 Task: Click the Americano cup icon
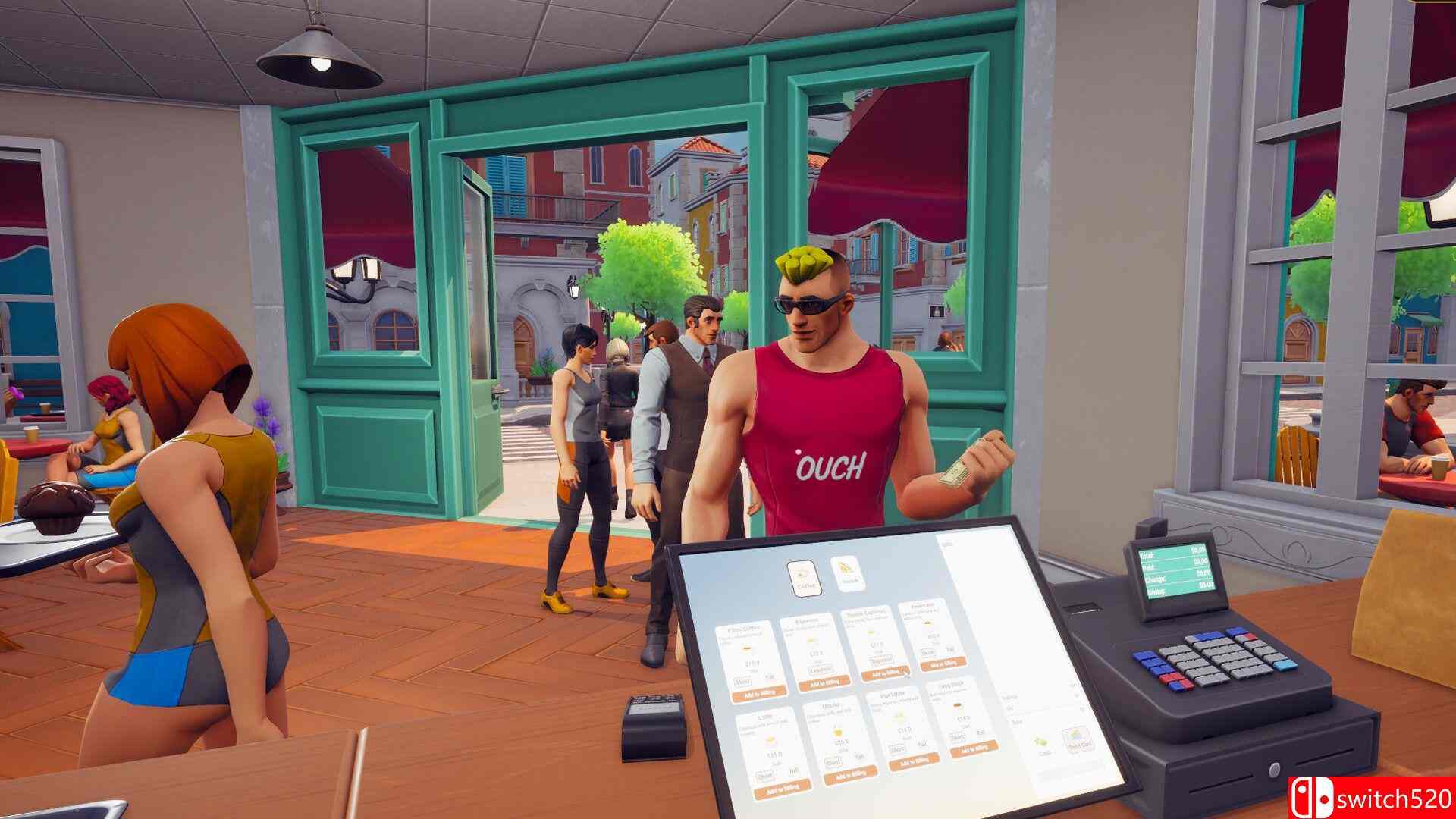pos(927,622)
